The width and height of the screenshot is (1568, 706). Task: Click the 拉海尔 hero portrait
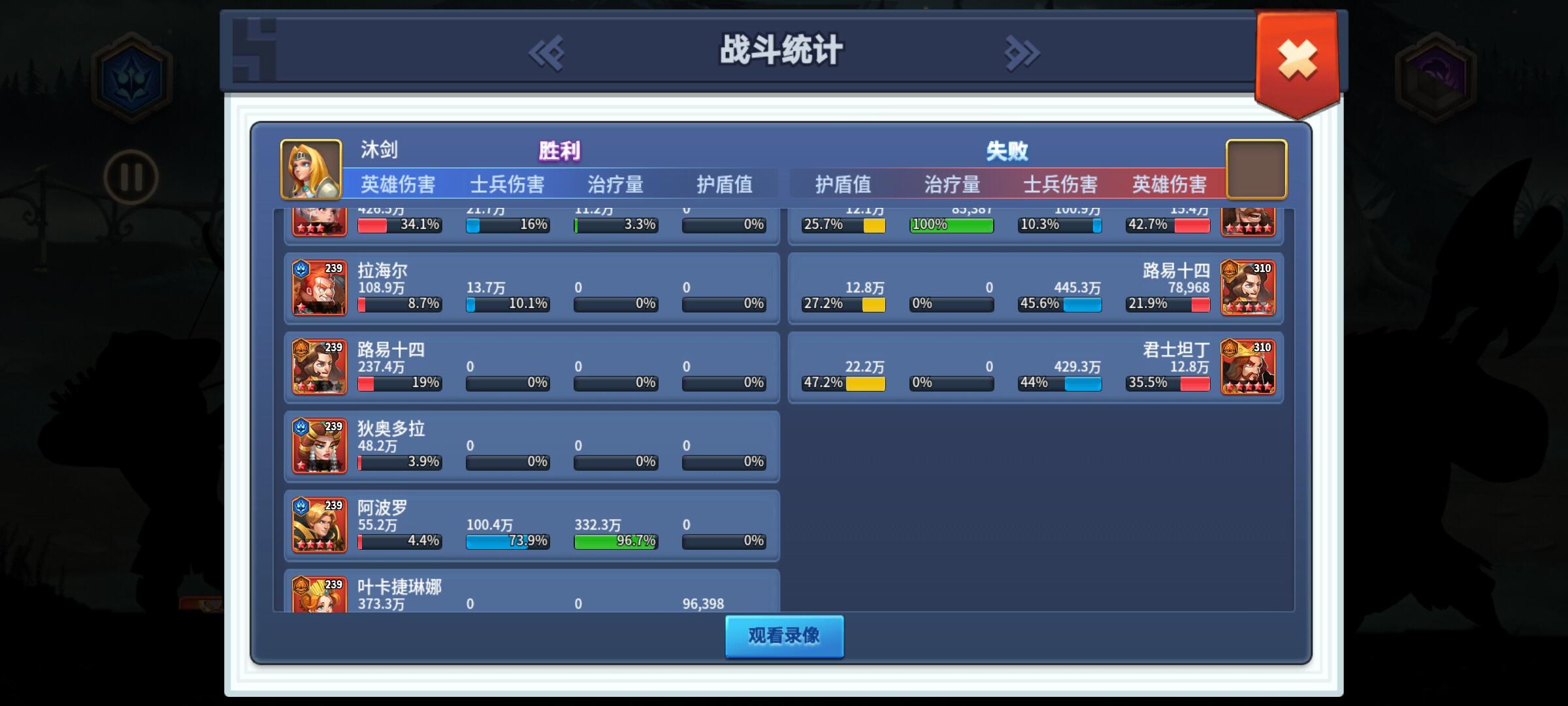coord(319,287)
